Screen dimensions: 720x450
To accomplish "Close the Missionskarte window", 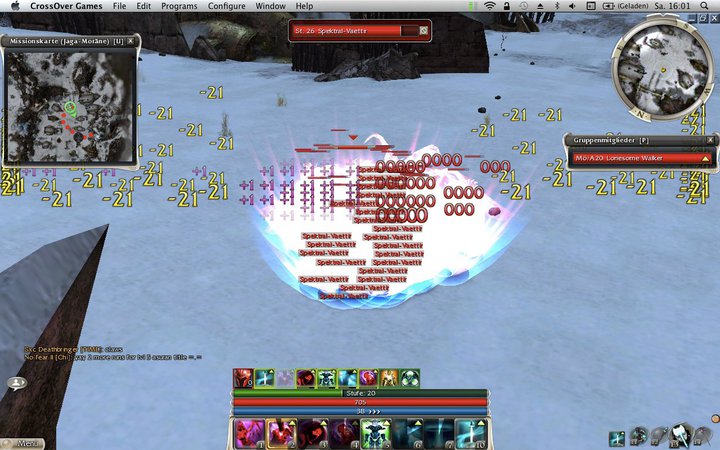I will click(x=131, y=41).
